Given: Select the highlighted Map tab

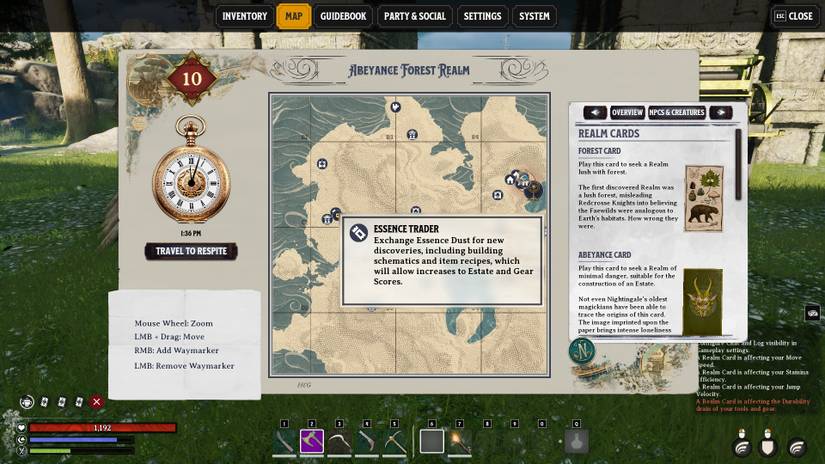Looking at the screenshot, I should pyautogui.click(x=293, y=16).
